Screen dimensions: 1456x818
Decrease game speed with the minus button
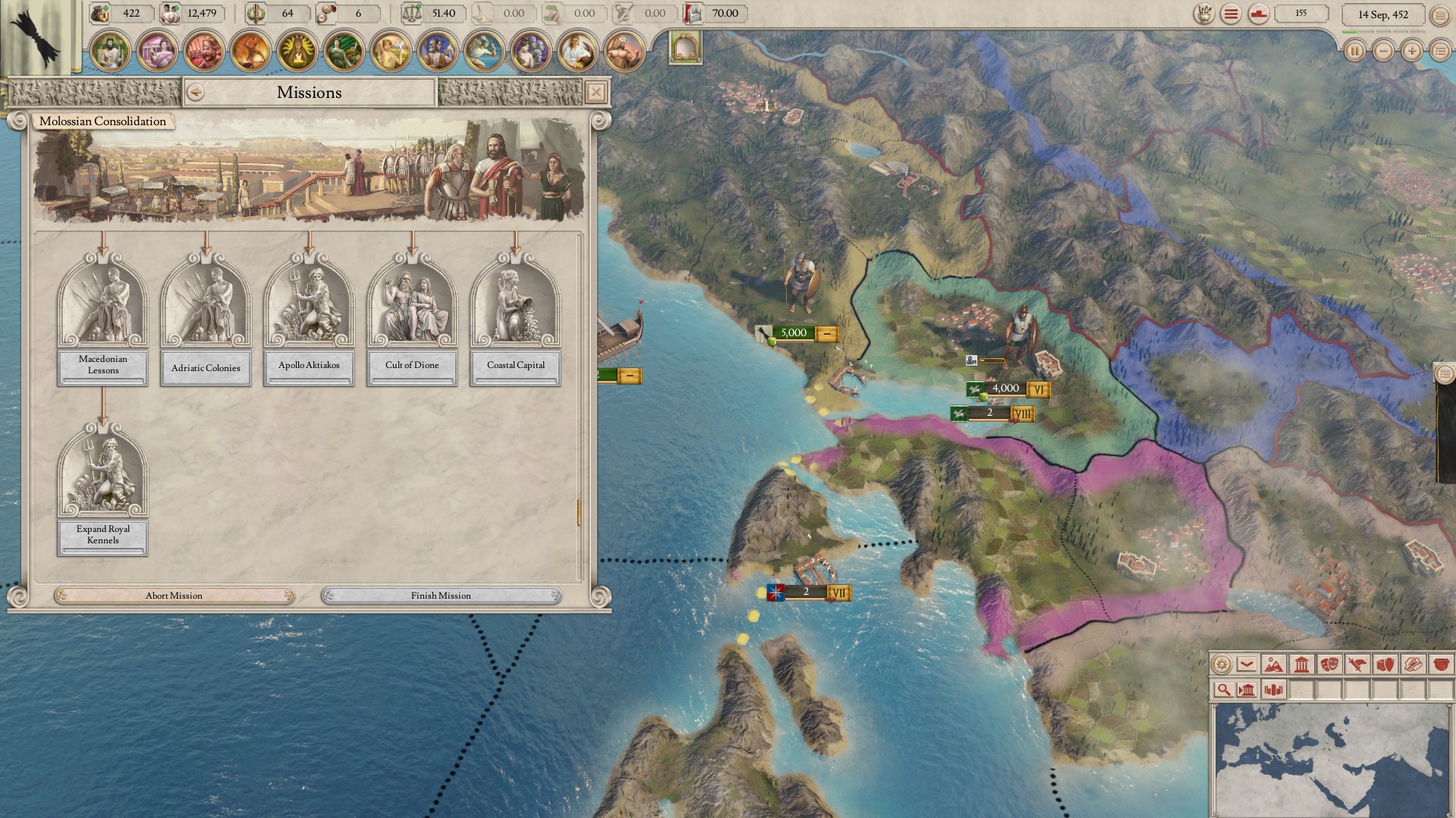(1383, 52)
